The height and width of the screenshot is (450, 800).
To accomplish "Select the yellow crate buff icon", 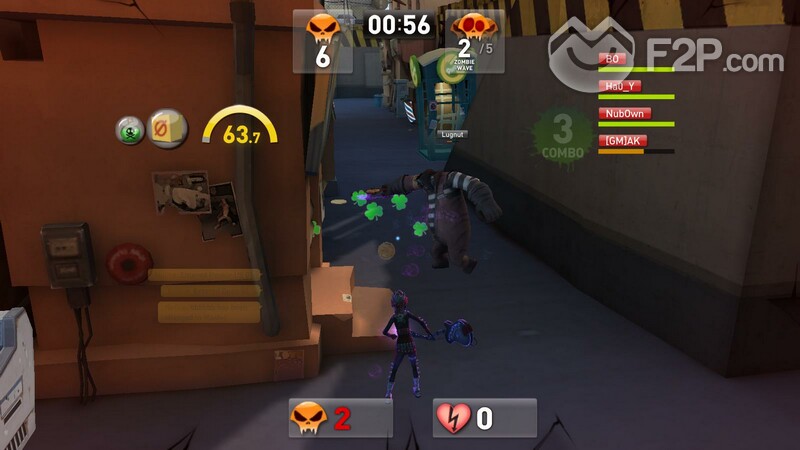I will point(168,129).
